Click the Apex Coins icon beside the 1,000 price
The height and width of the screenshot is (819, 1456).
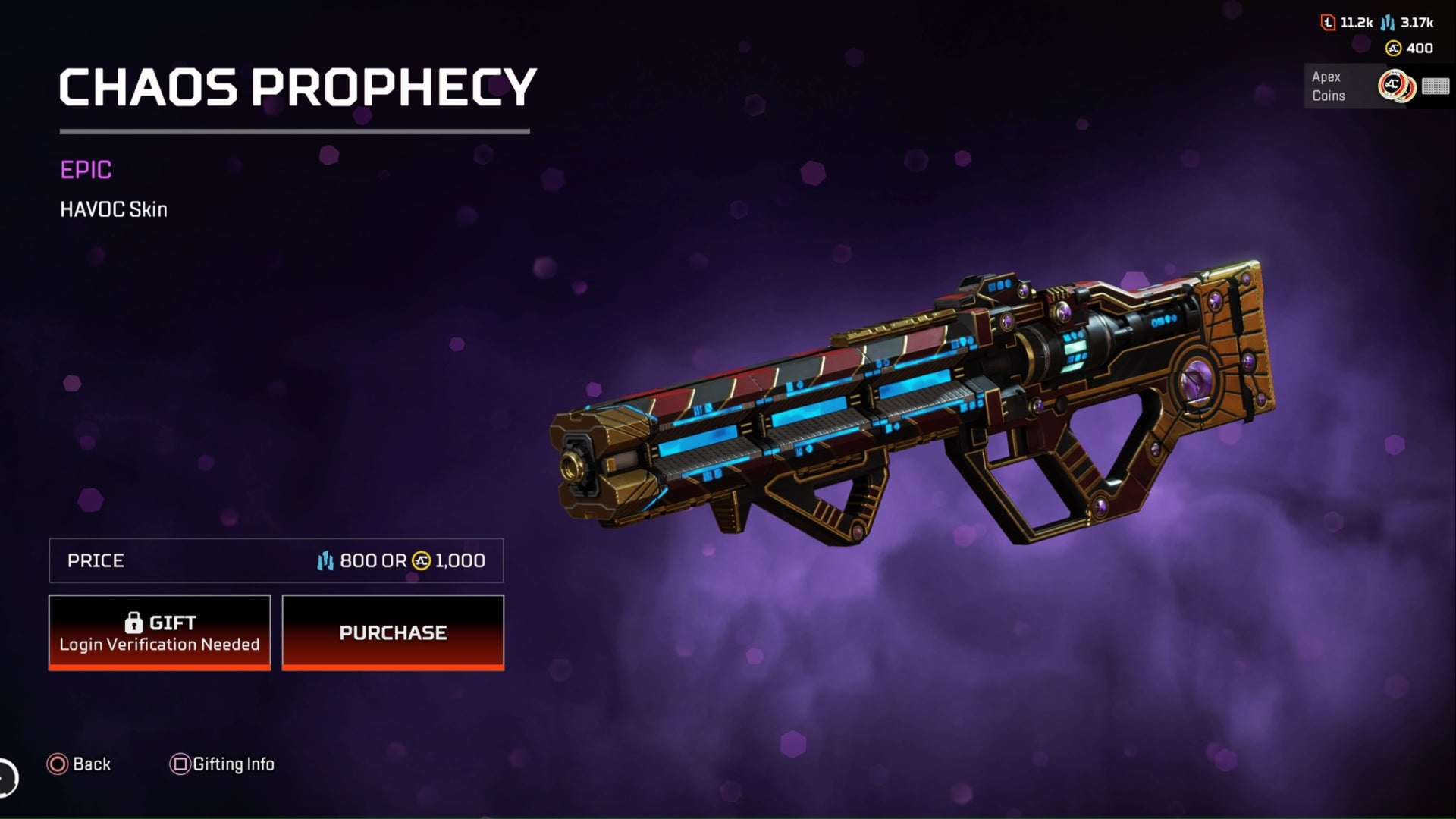420,561
